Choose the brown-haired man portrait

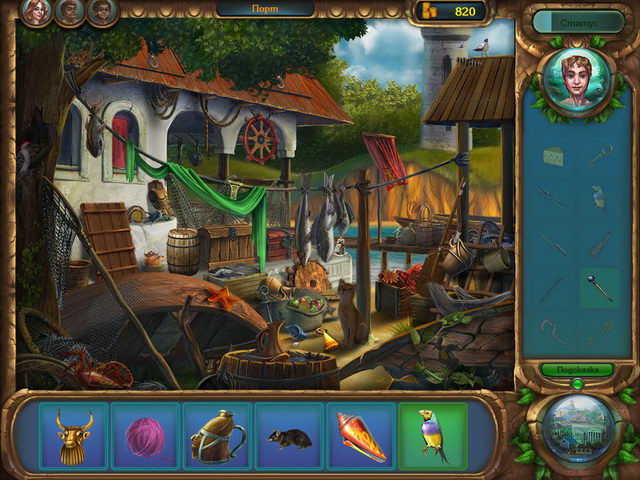[x=70, y=12]
